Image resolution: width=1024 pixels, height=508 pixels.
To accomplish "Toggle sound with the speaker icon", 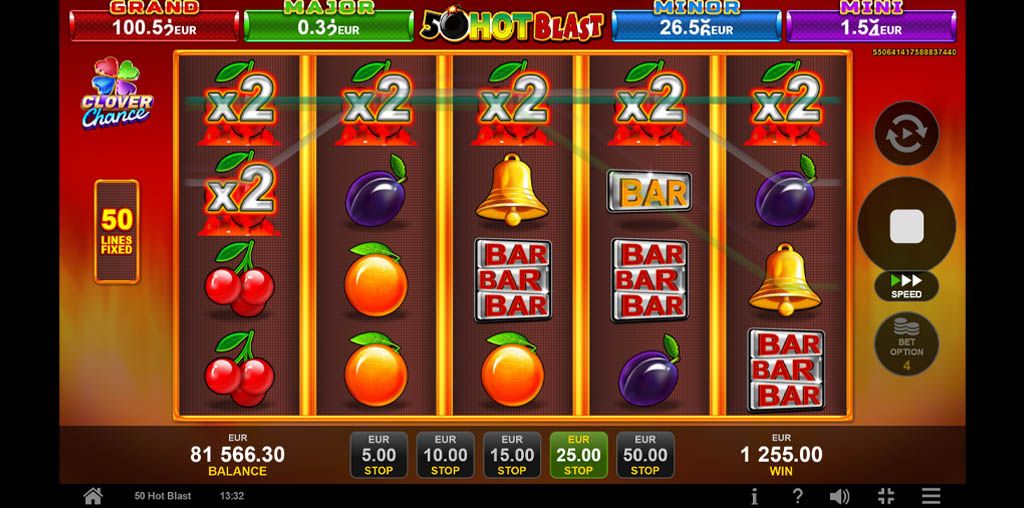I will pos(840,496).
